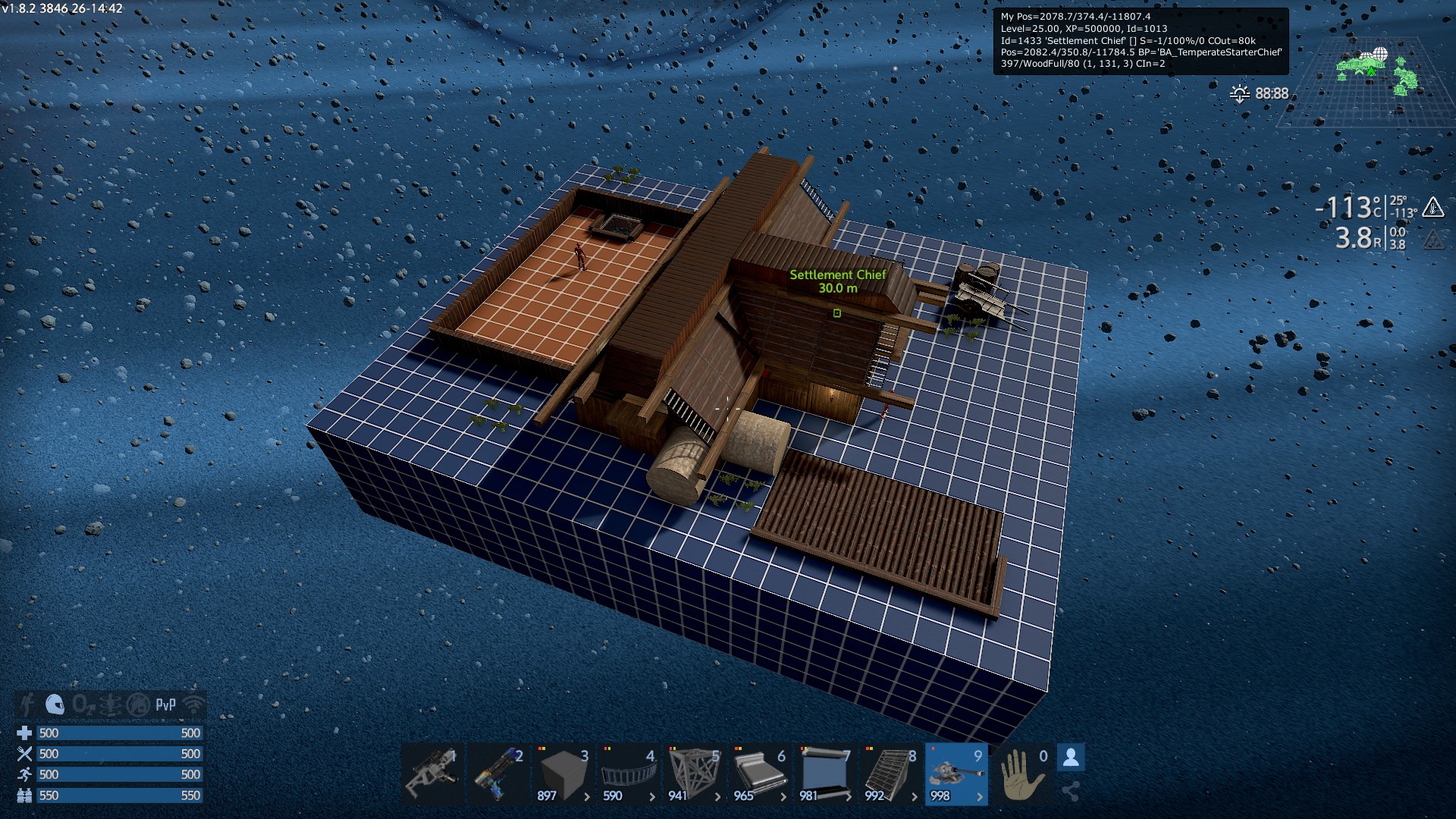Open the player profile icon beside the hotbar

point(1071,758)
